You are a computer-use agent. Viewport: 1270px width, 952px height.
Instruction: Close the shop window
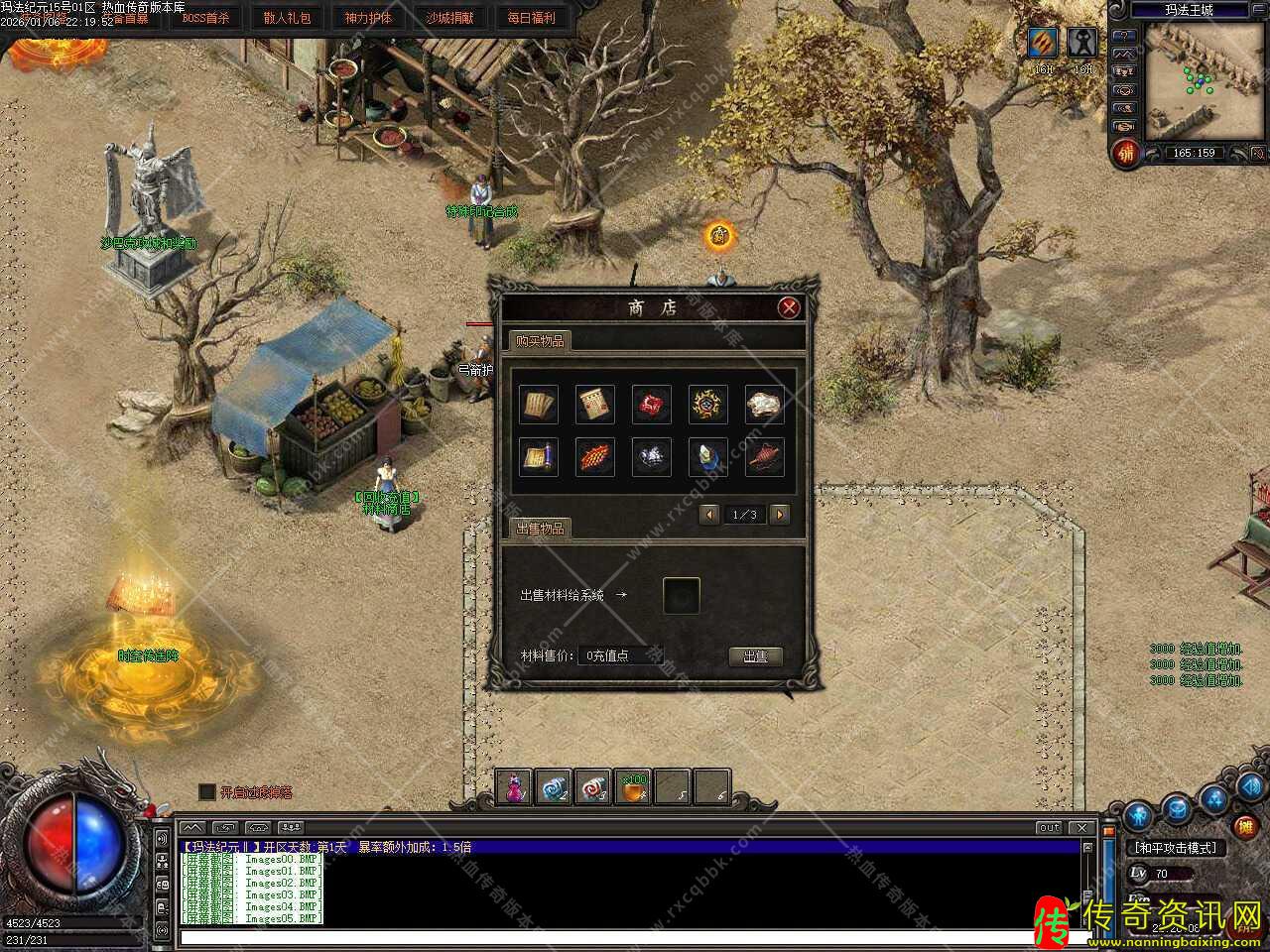pos(789,307)
